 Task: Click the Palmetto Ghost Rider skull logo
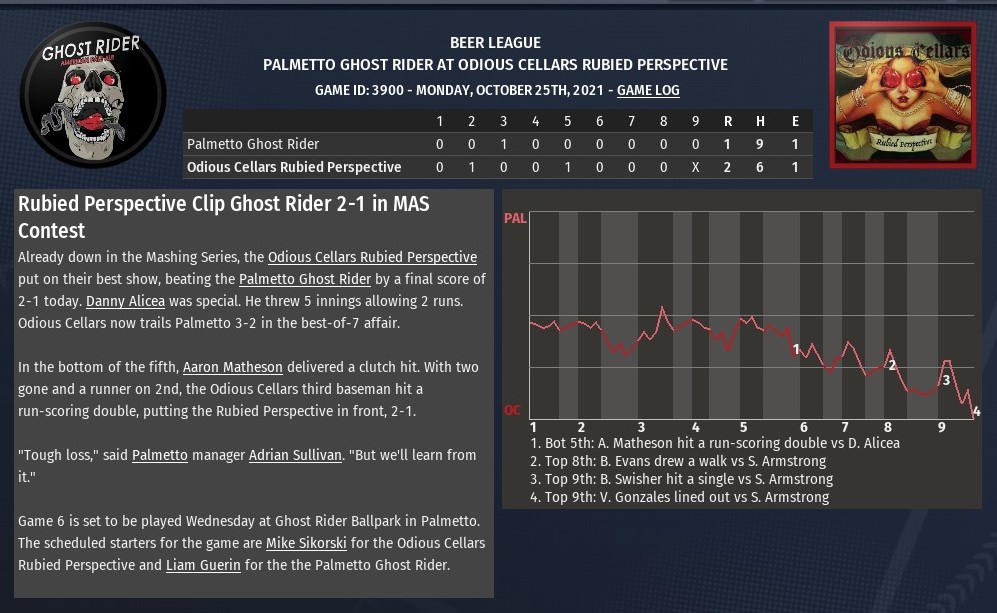point(93,95)
